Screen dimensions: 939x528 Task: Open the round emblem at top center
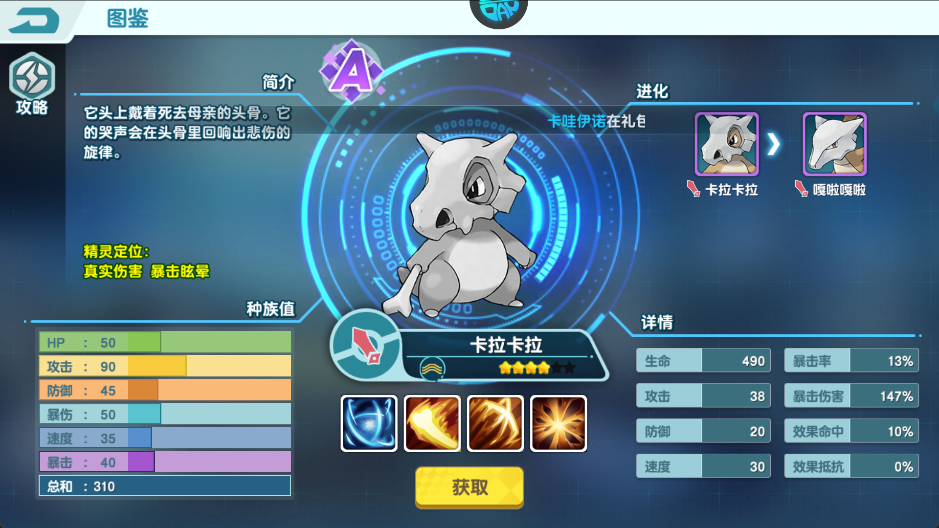coord(498,12)
